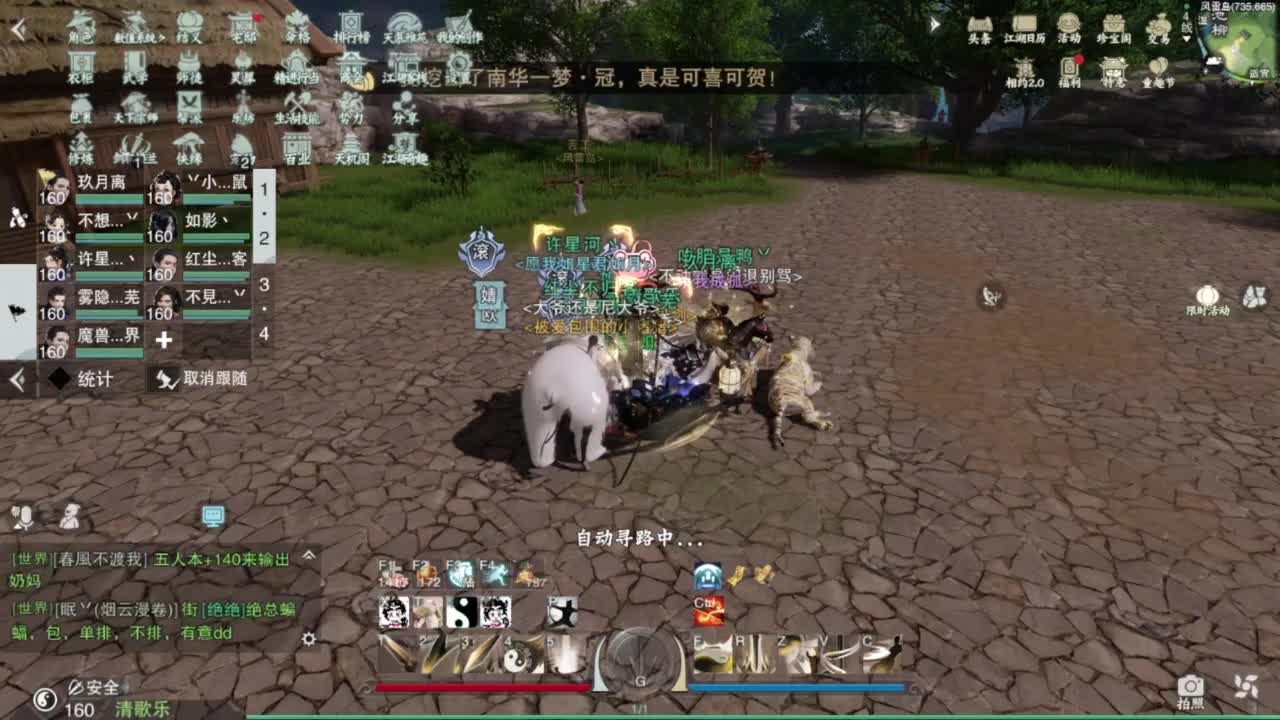Screen dimensions: 1280x720
Task: Open the 宅邸 (residence) panel icon
Action: 243,27
